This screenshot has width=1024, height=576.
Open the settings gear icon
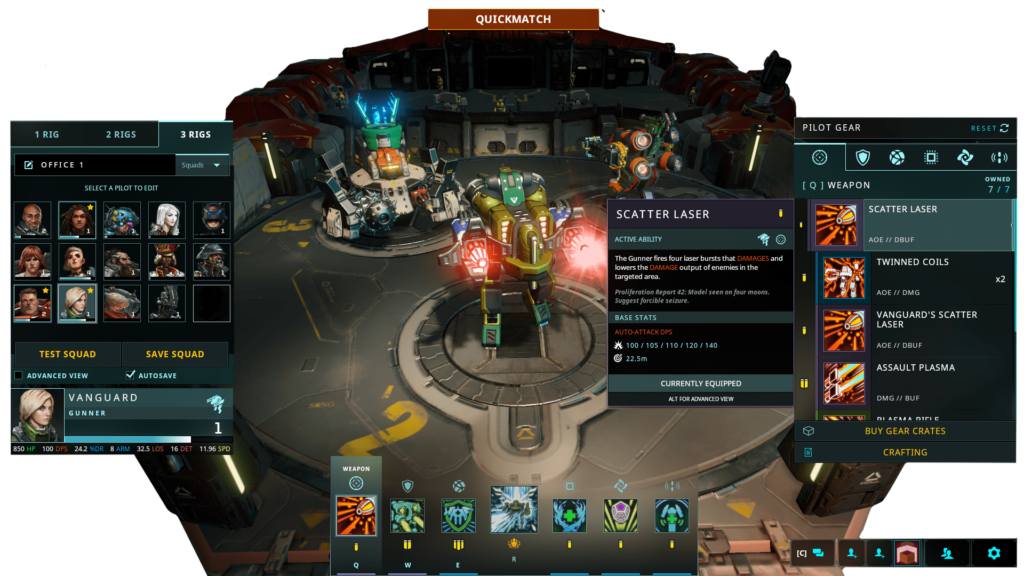pyautogui.click(x=993, y=552)
